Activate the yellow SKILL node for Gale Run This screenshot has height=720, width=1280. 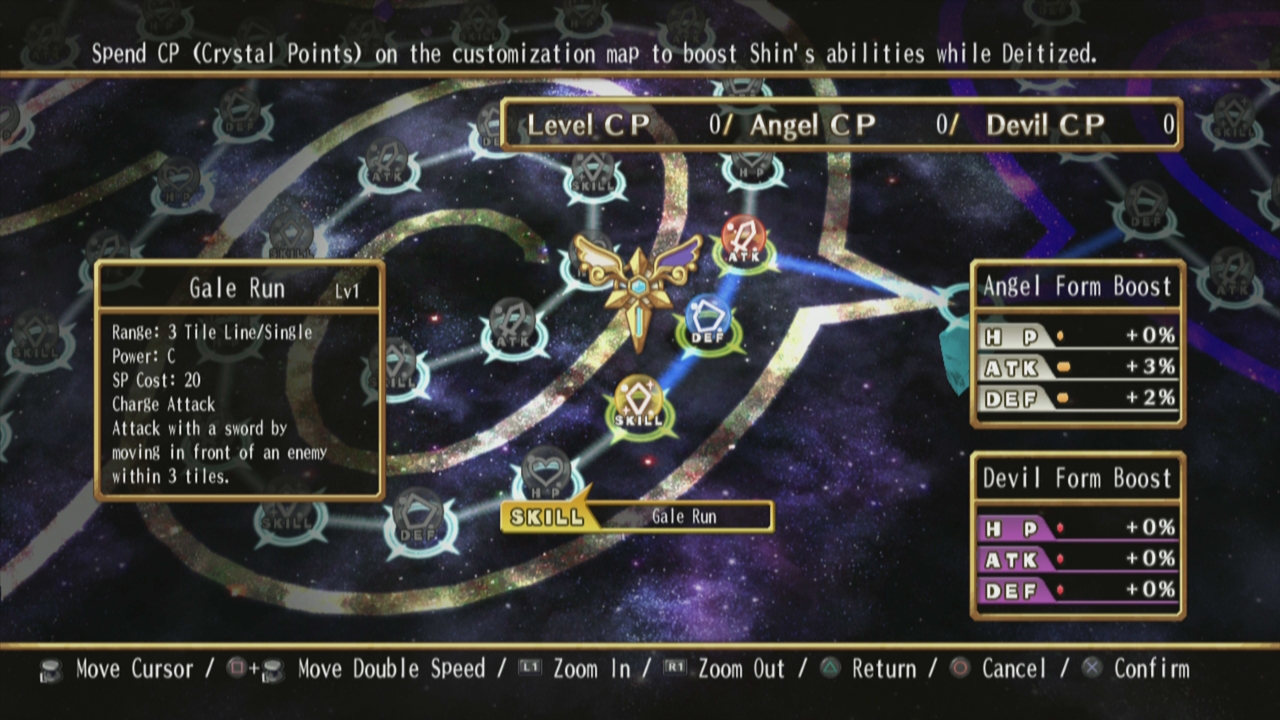pos(638,404)
